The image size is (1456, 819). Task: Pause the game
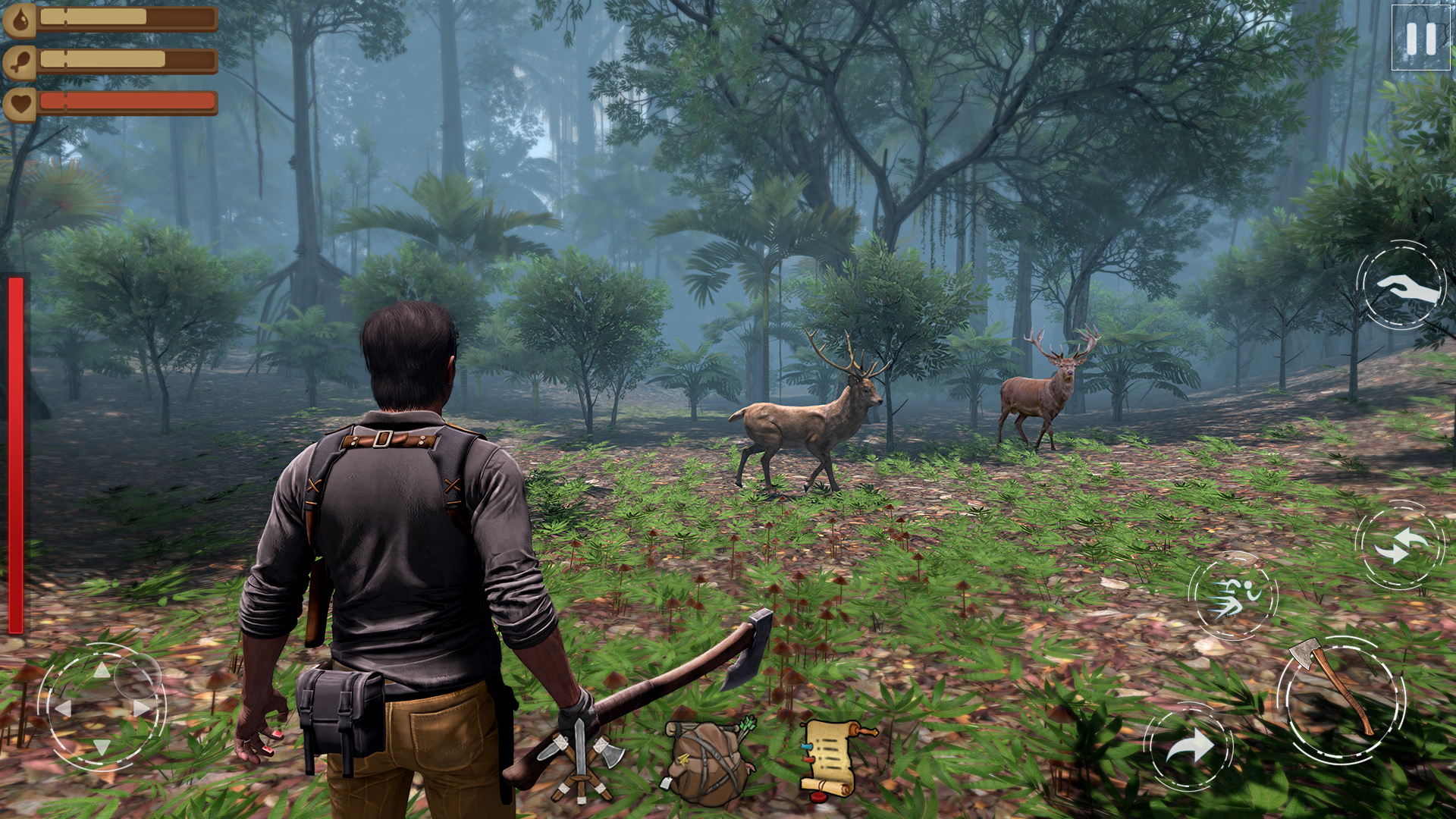(x=1420, y=38)
